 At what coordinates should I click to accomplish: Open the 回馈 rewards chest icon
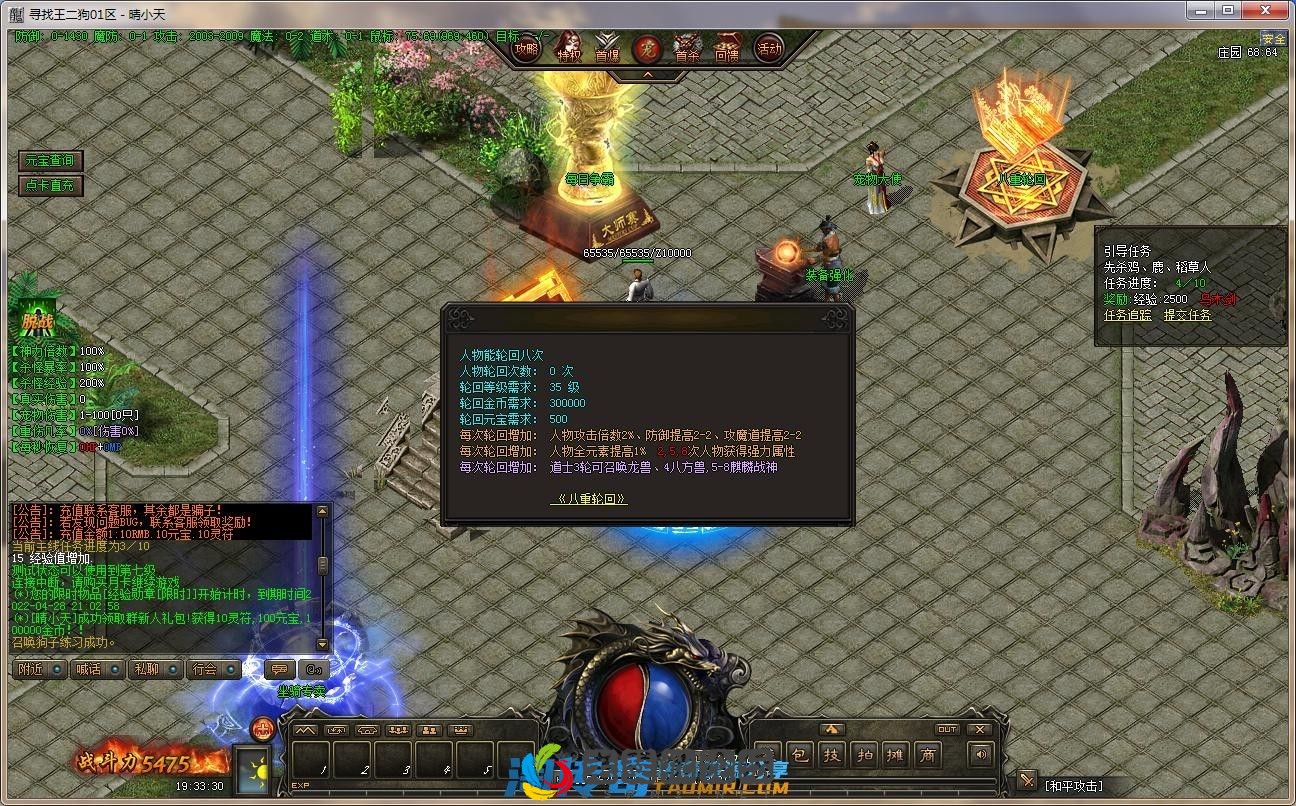click(x=726, y=46)
